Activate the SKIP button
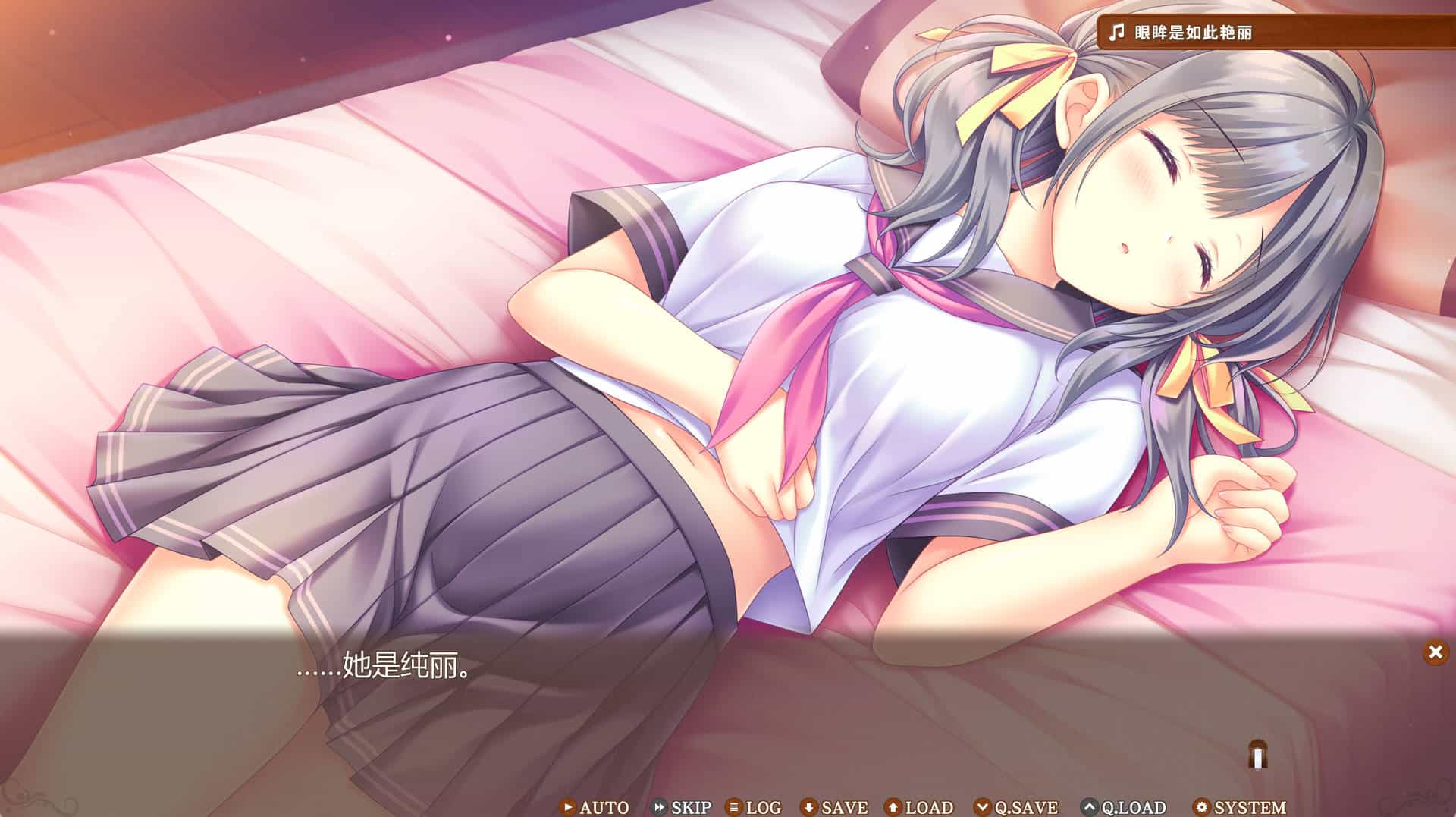The height and width of the screenshot is (817, 1456). point(682,807)
